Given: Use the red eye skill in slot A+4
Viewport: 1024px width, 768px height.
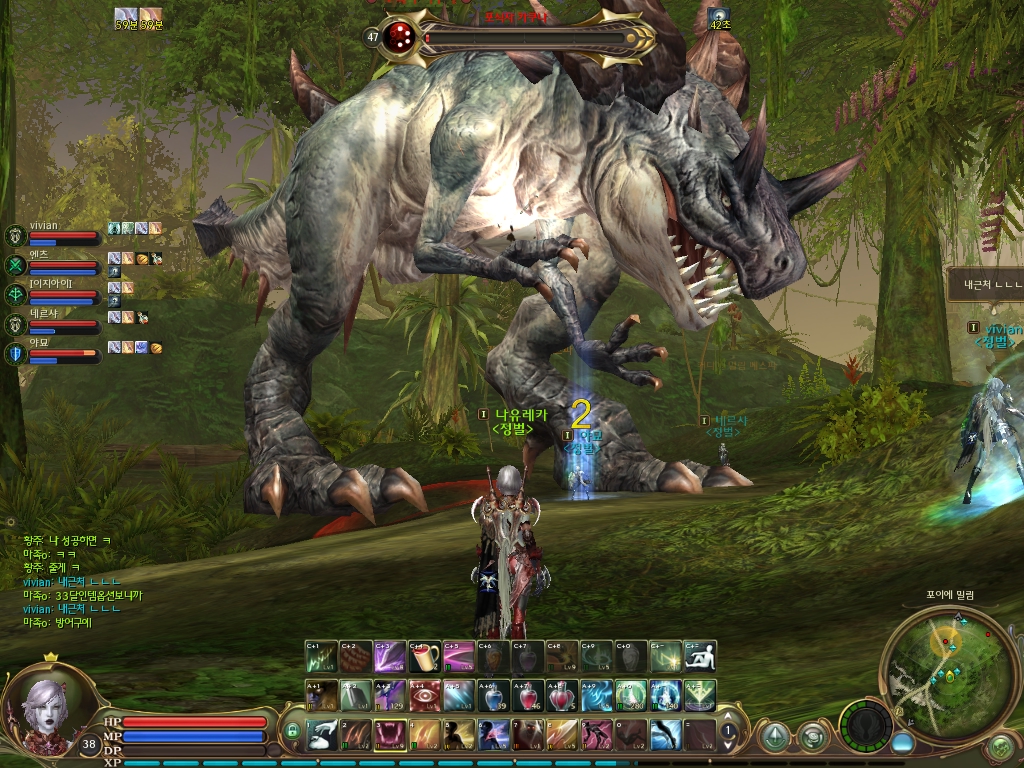Looking at the screenshot, I should click(x=424, y=695).
